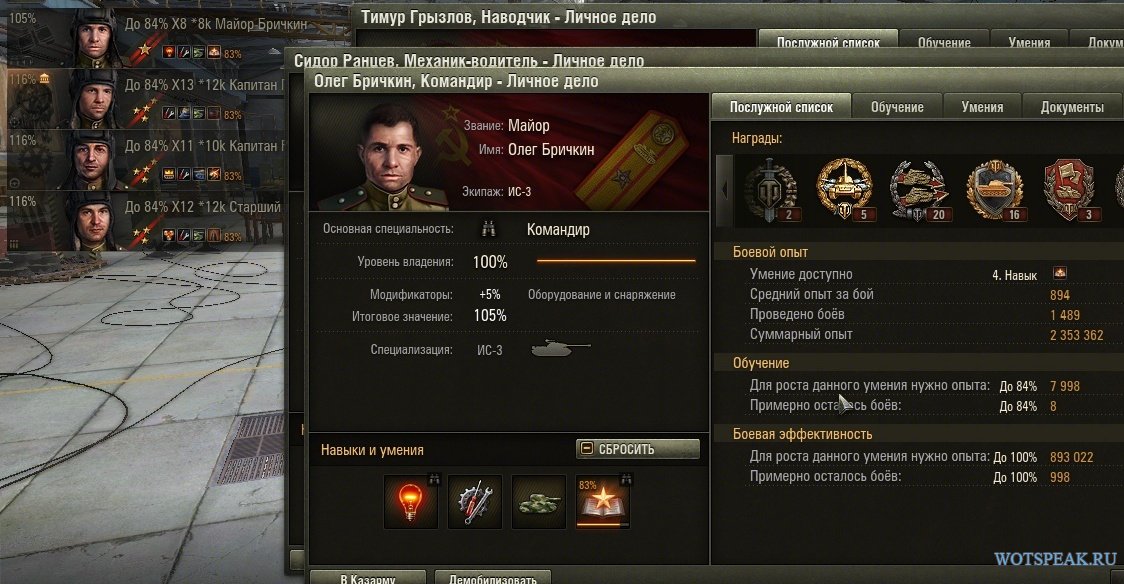1124x584 pixels.
Task: Select the Sixth Sense lightbulb skill
Action: [411, 500]
